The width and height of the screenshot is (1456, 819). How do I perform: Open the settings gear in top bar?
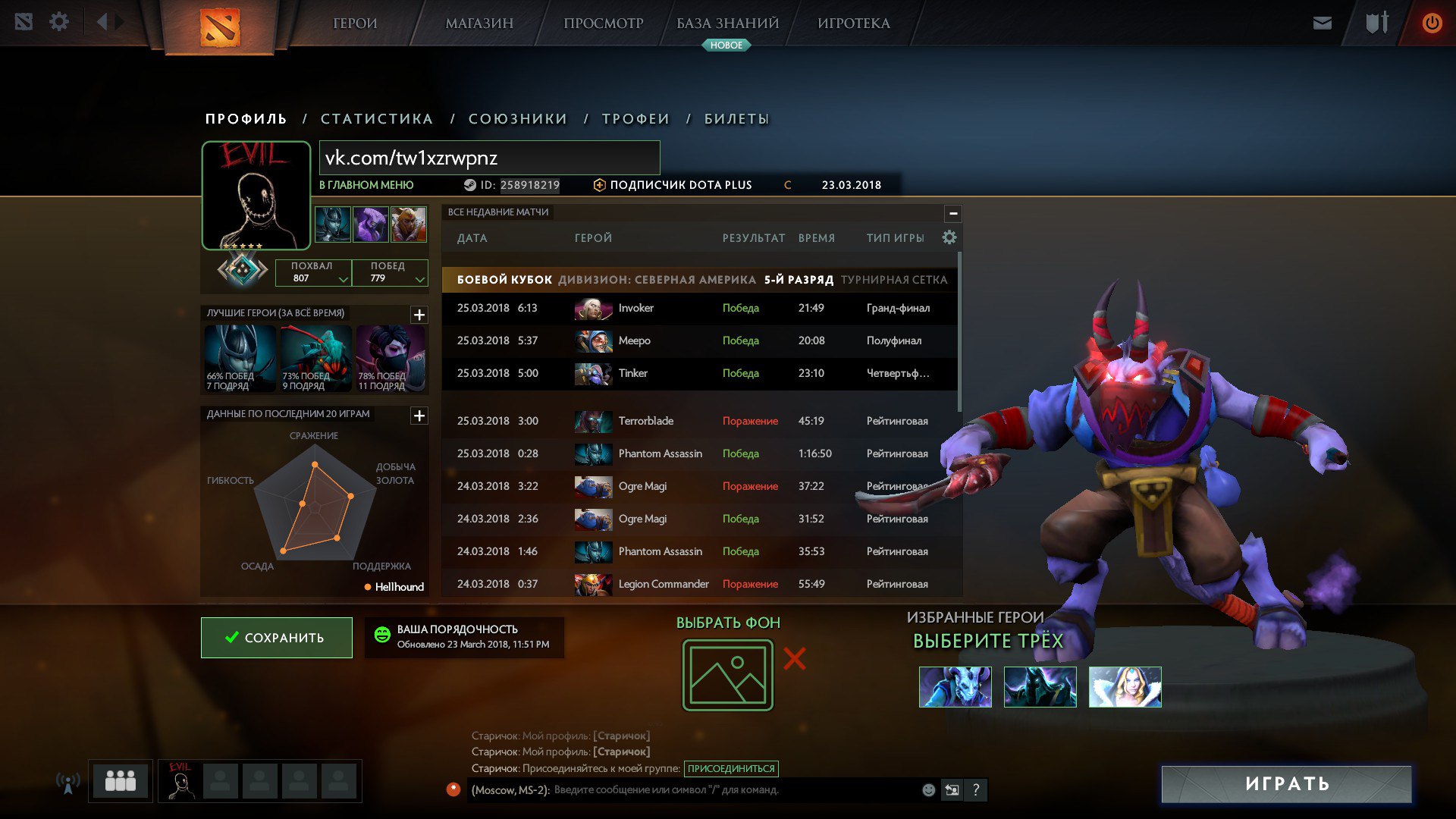coord(59,22)
